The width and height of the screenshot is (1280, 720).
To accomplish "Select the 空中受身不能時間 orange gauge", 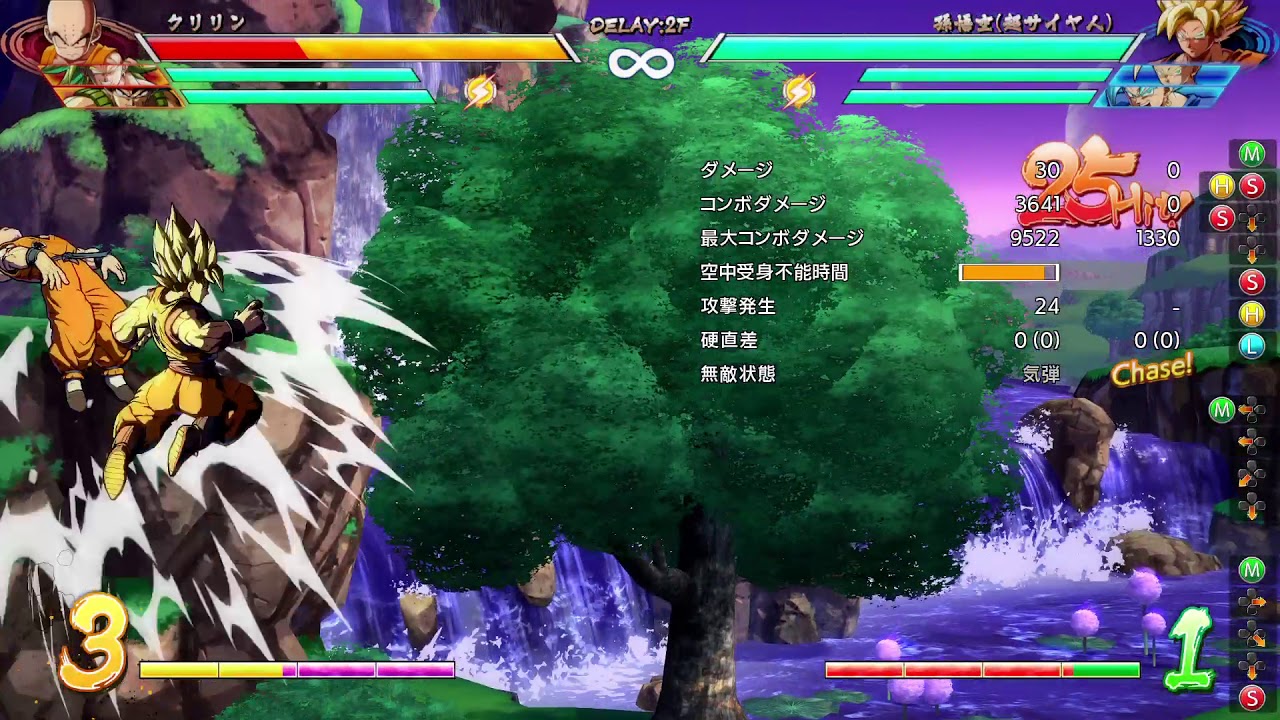I will pyautogui.click(x=1009, y=271).
